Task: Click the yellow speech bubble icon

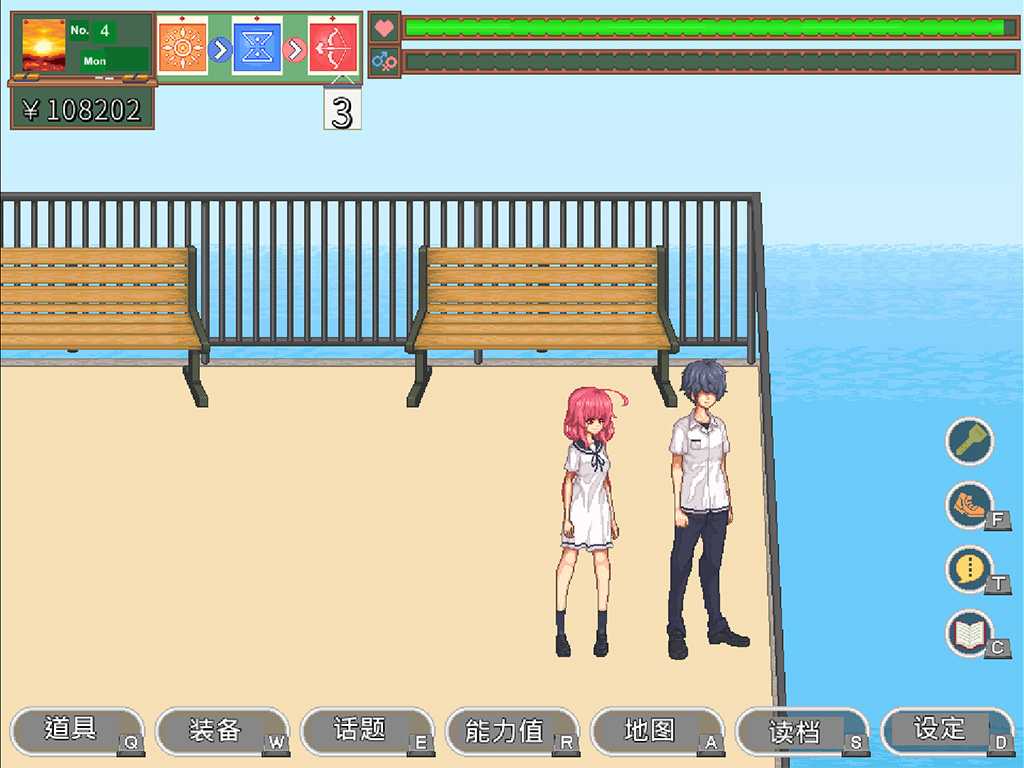Action: 970,569
